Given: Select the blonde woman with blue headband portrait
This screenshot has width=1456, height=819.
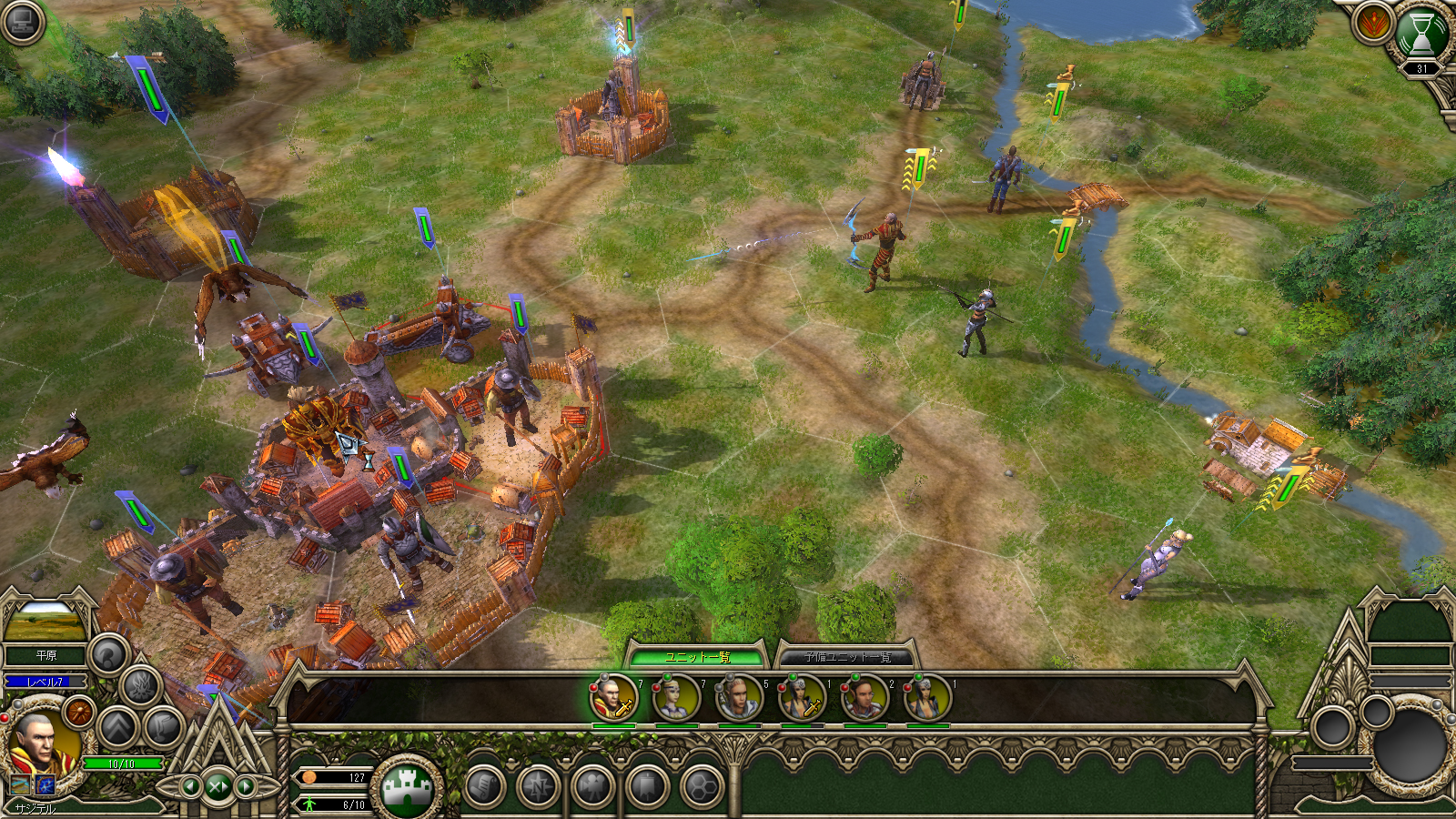Looking at the screenshot, I should tap(677, 699).
